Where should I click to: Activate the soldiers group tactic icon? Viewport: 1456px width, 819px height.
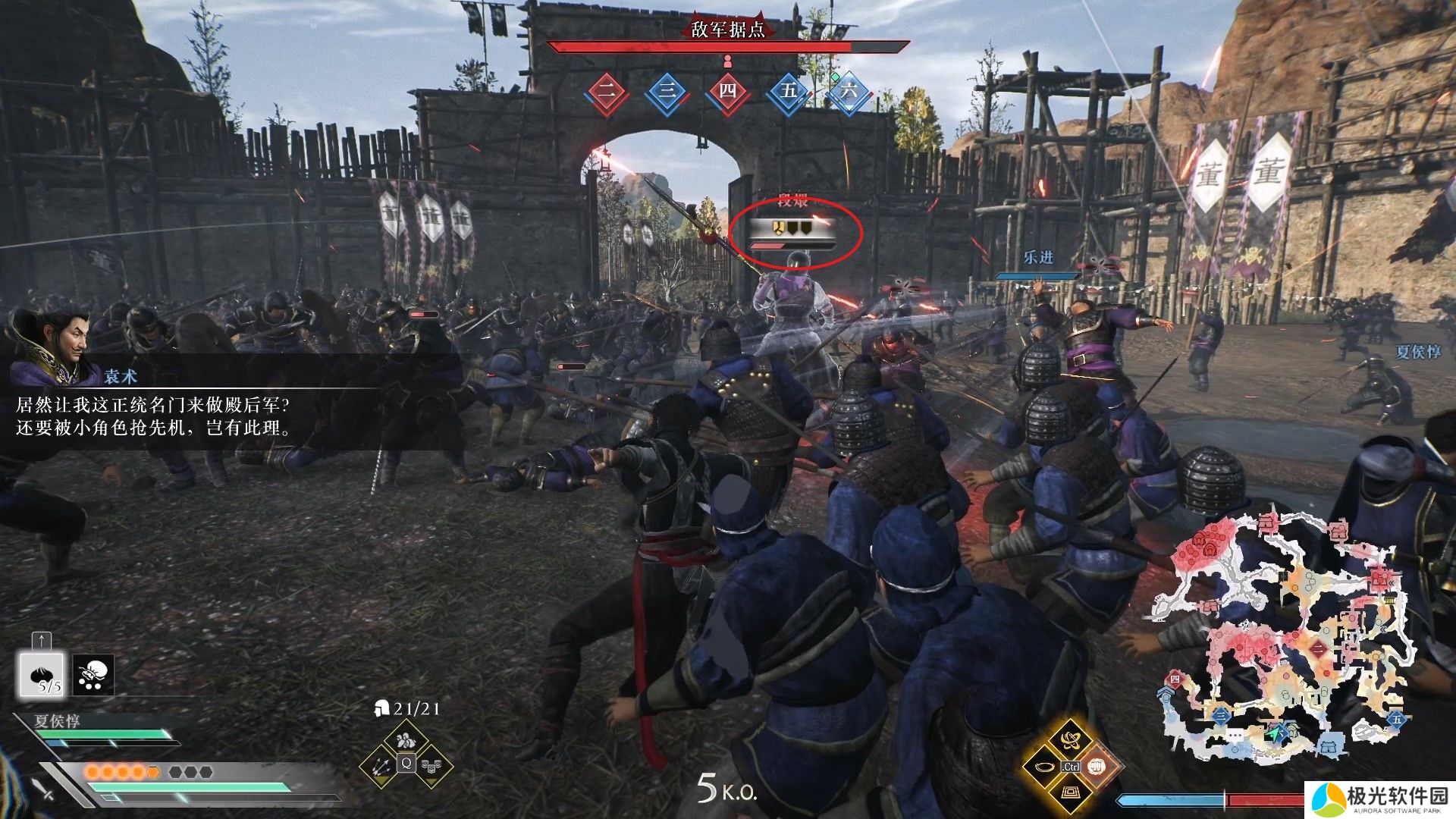pyautogui.click(x=406, y=739)
